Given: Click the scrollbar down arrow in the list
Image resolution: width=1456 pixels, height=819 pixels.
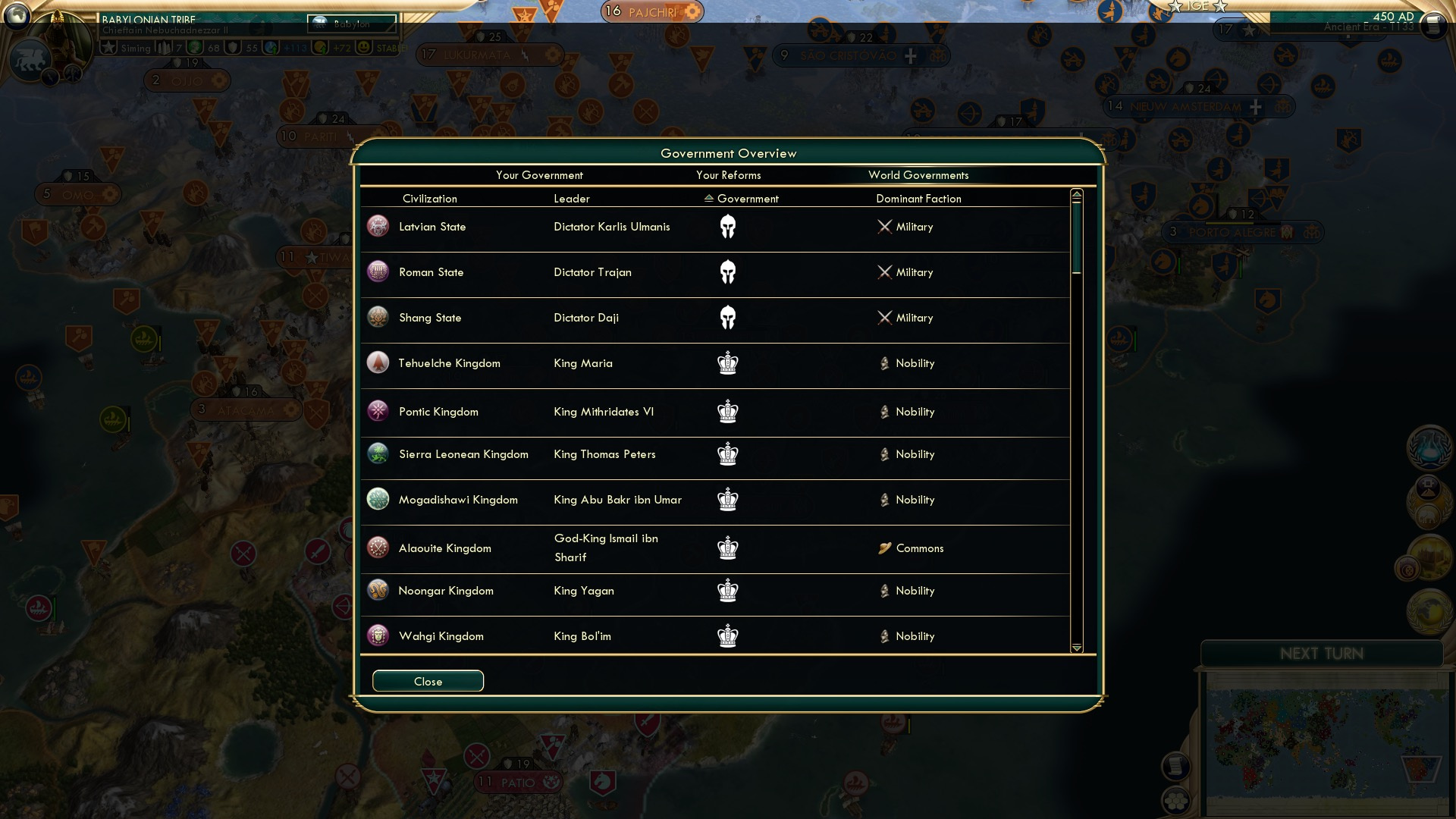Looking at the screenshot, I should 1075,648.
